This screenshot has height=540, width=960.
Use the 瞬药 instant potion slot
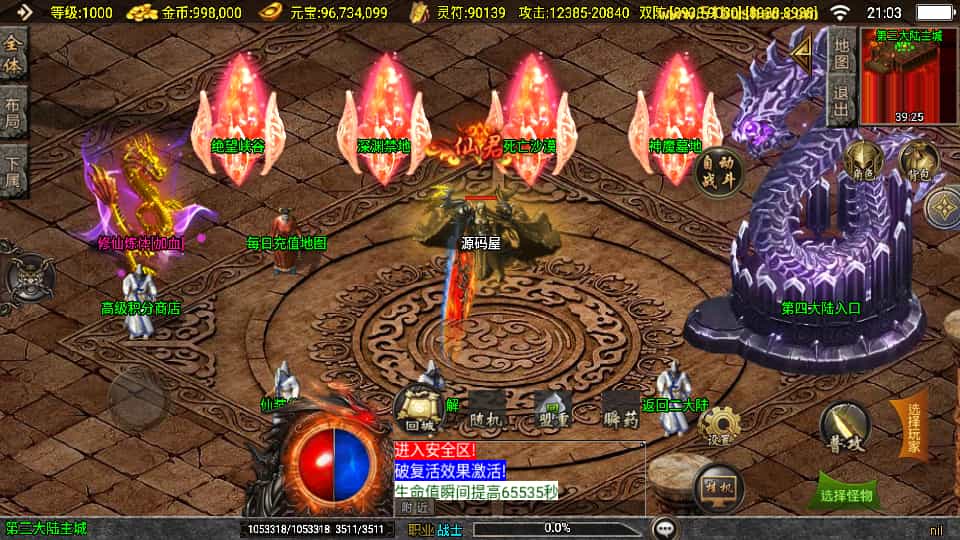(621, 410)
